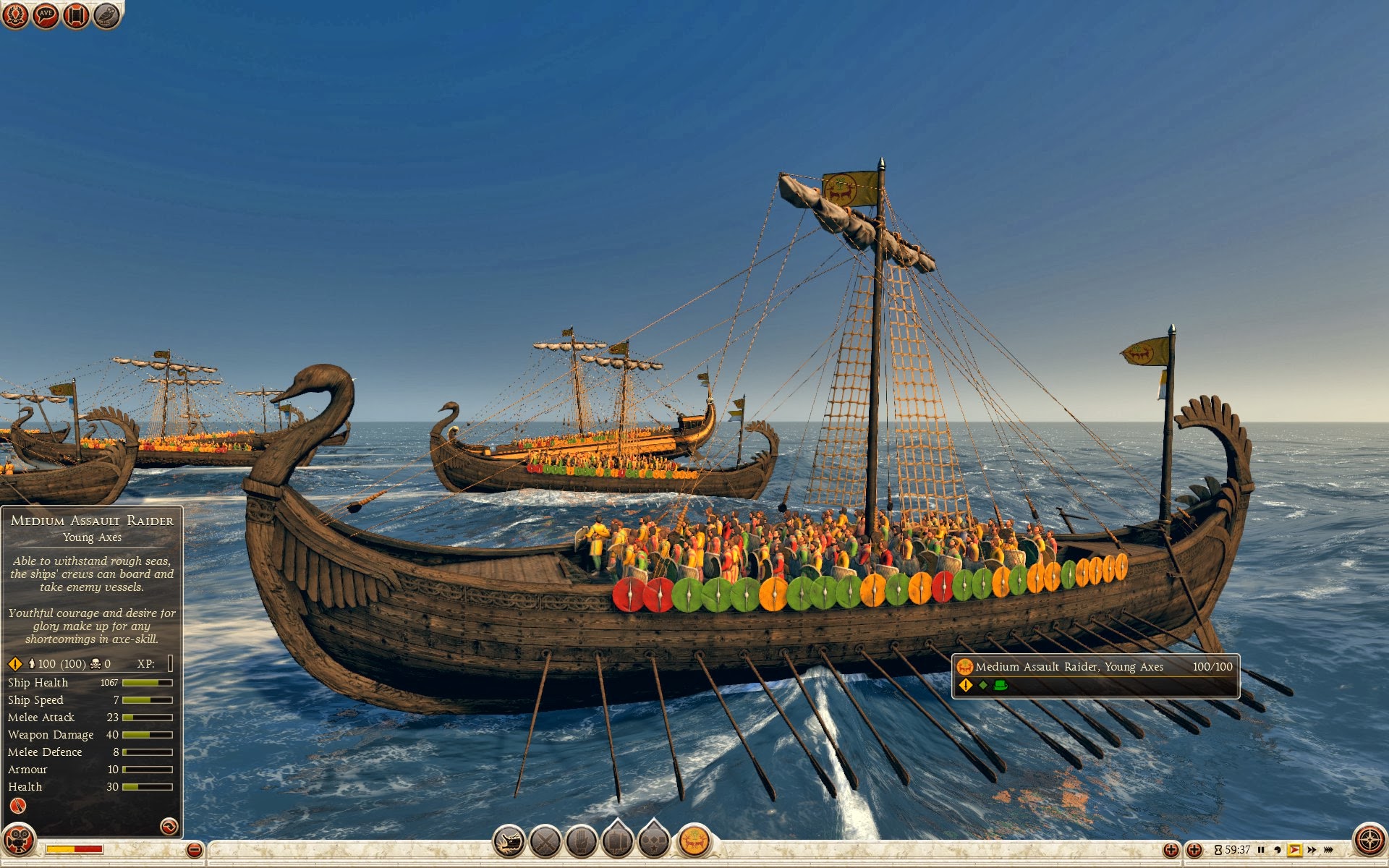Open the compass radar map button
This screenshot has height=868, width=1389.
click(x=1369, y=841)
